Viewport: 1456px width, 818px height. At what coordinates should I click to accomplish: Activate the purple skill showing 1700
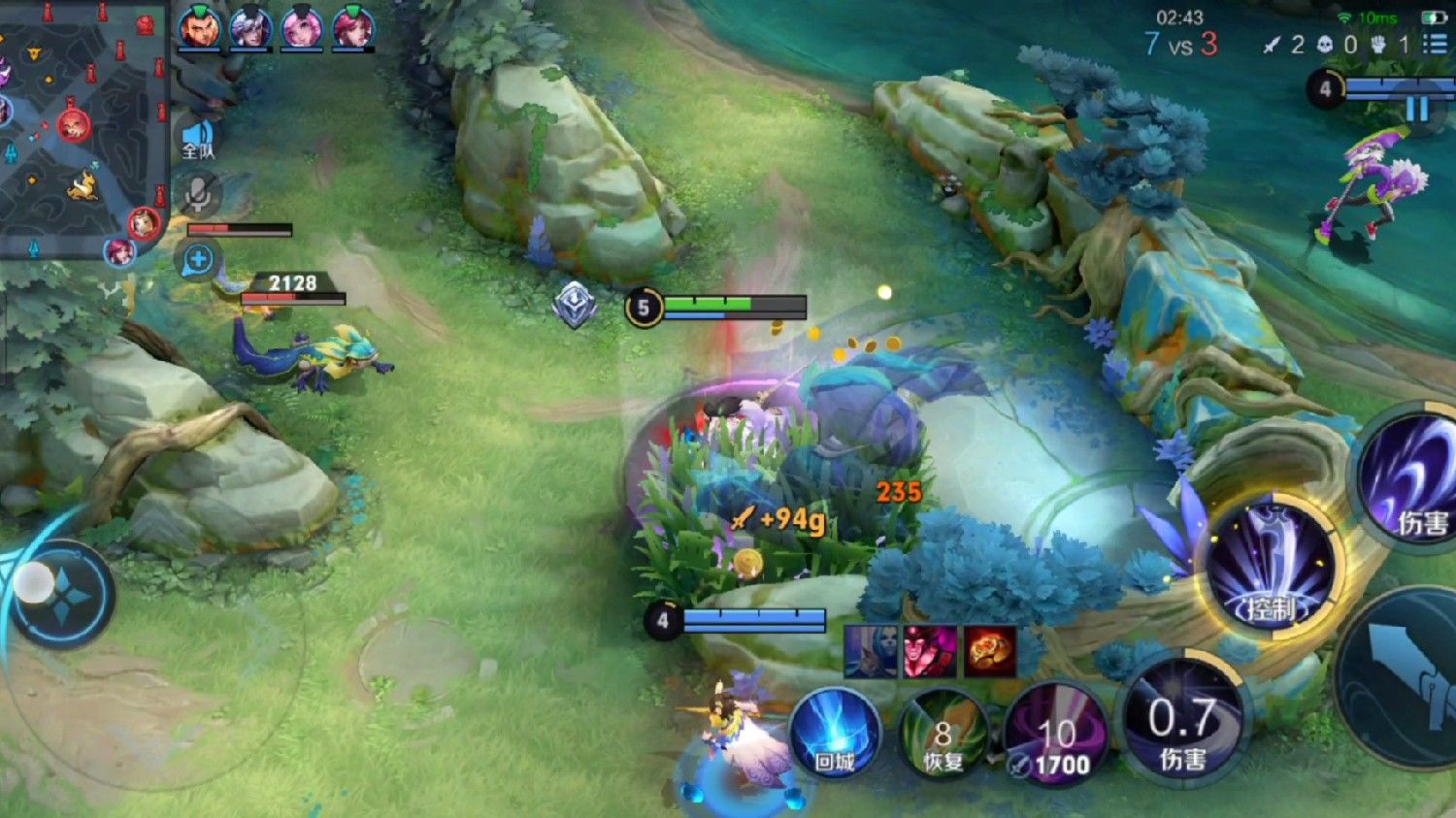coord(1054,736)
